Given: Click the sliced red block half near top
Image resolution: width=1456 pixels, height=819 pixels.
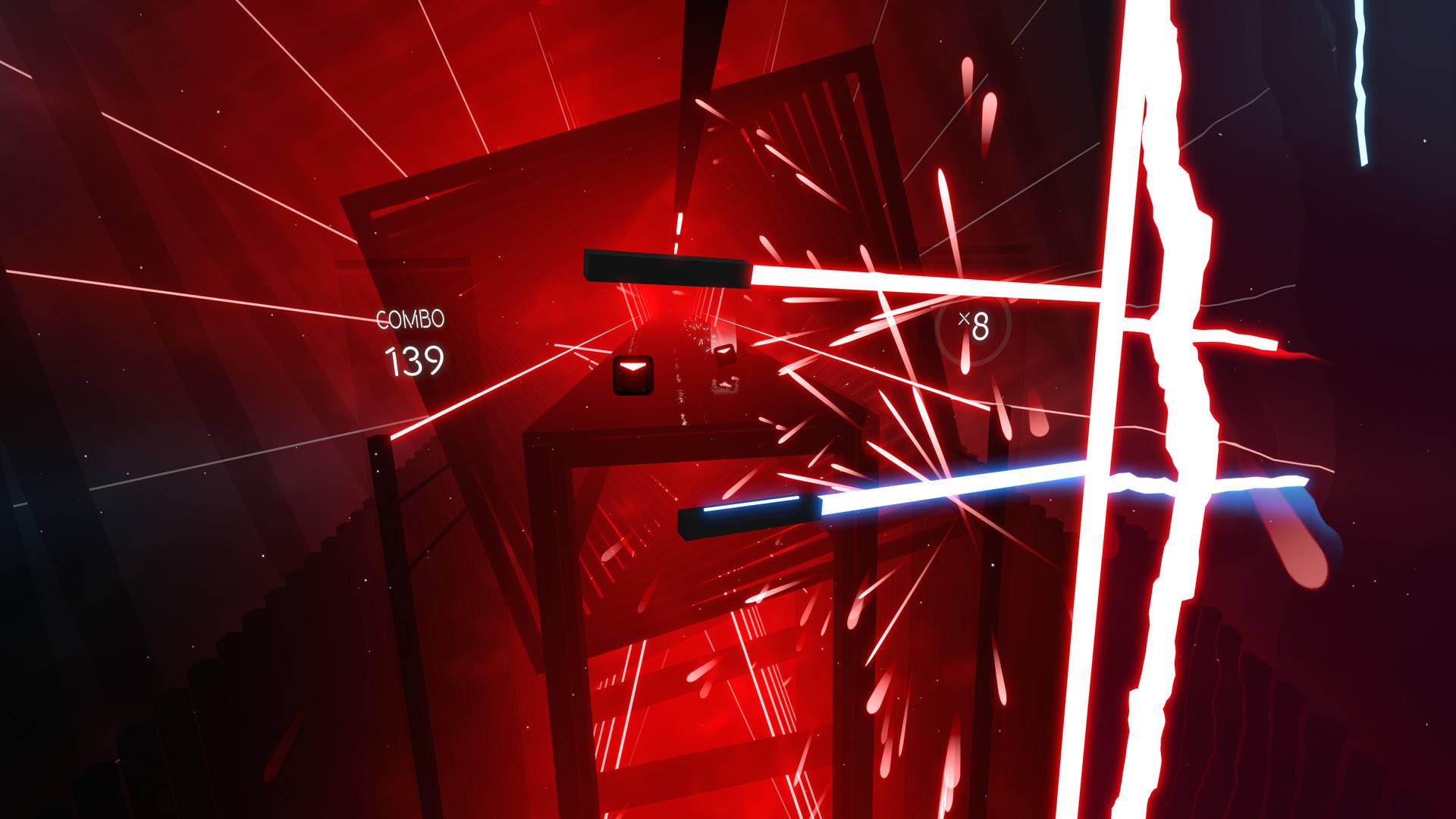Looking at the screenshot, I should click(667, 269).
